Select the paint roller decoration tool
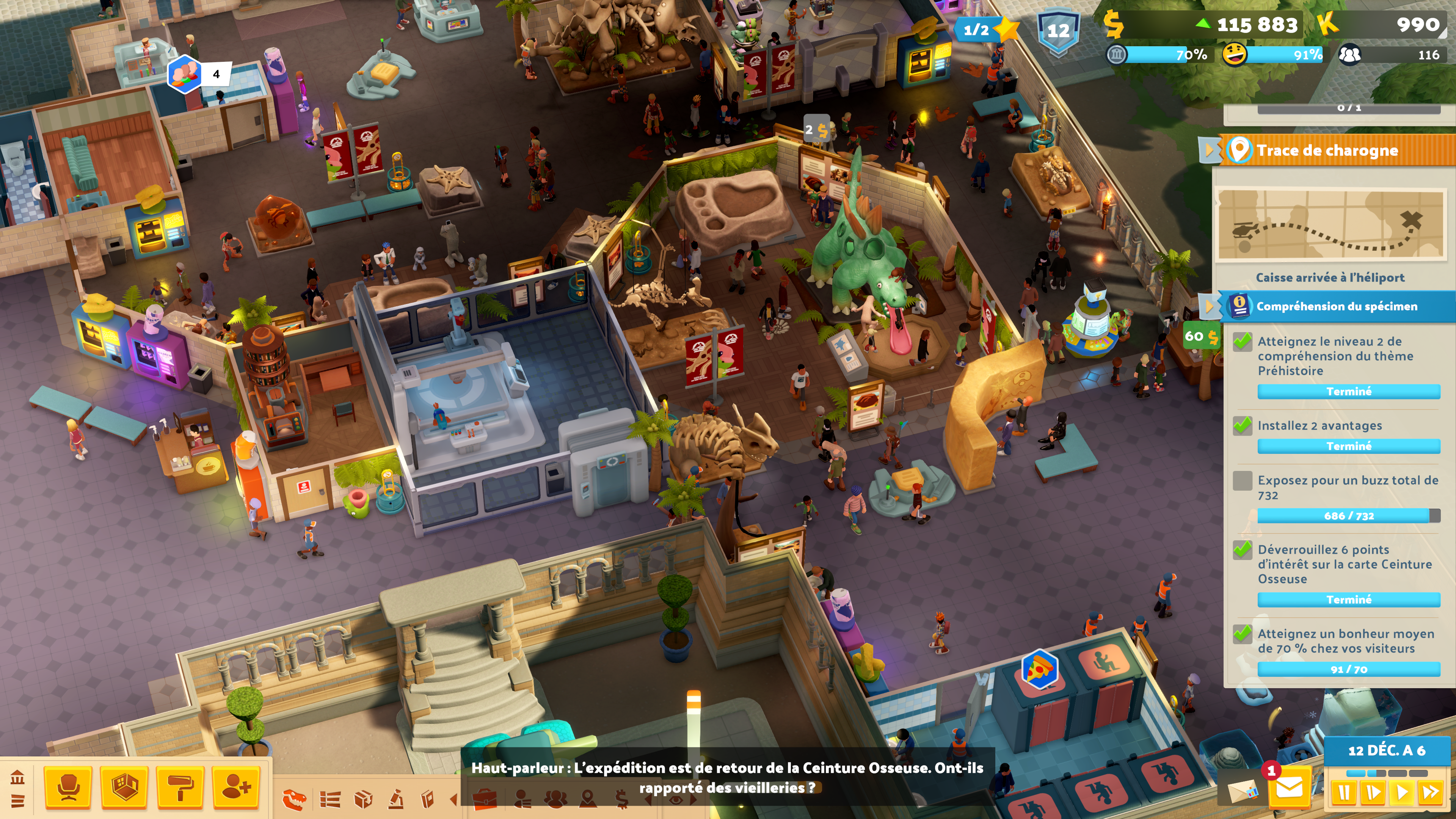The width and height of the screenshot is (1456, 819). point(180,787)
